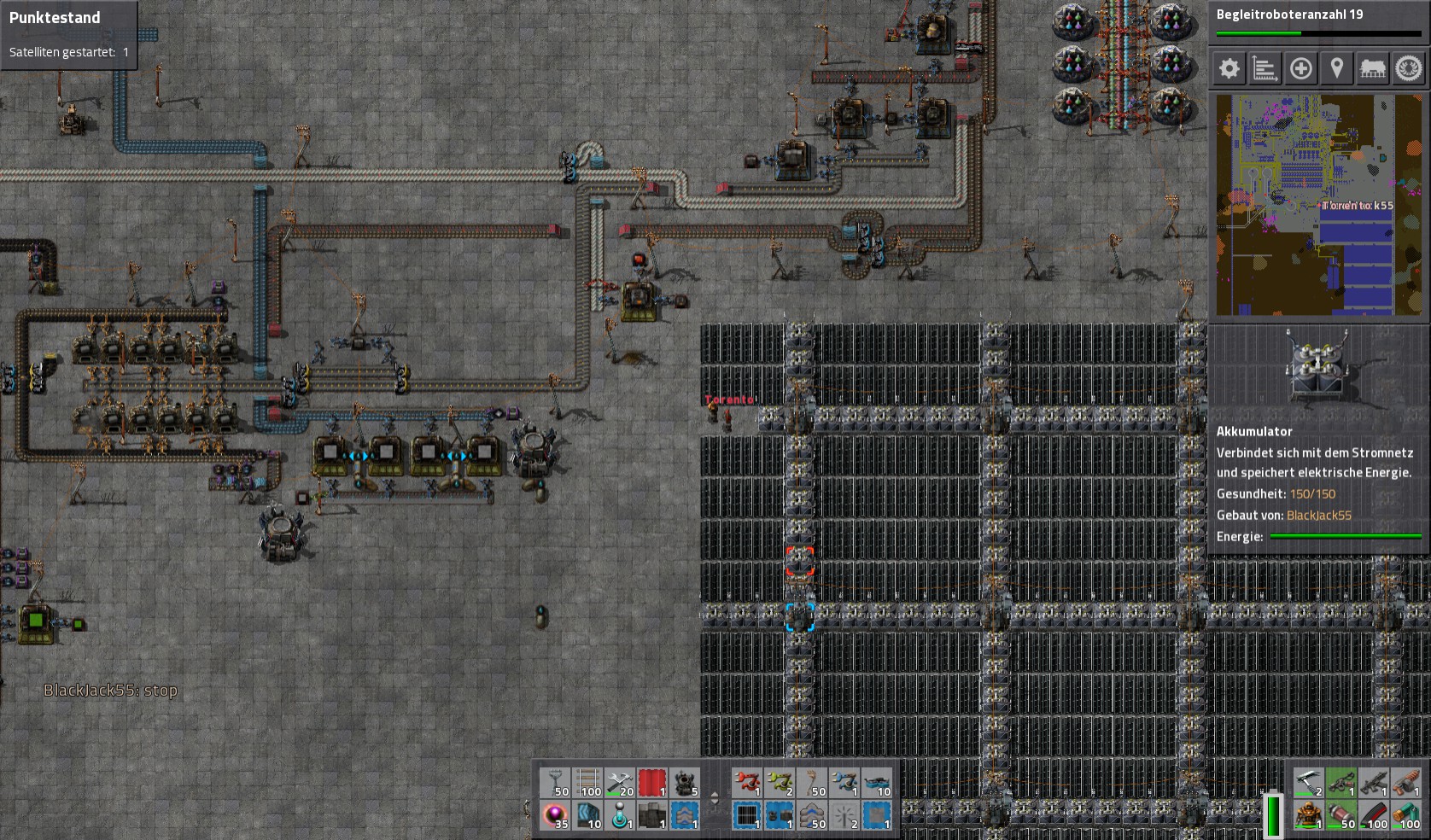Viewport: 1431px width, 840px height.
Task: Click the hotbar row switch arrows
Action: click(x=715, y=799)
